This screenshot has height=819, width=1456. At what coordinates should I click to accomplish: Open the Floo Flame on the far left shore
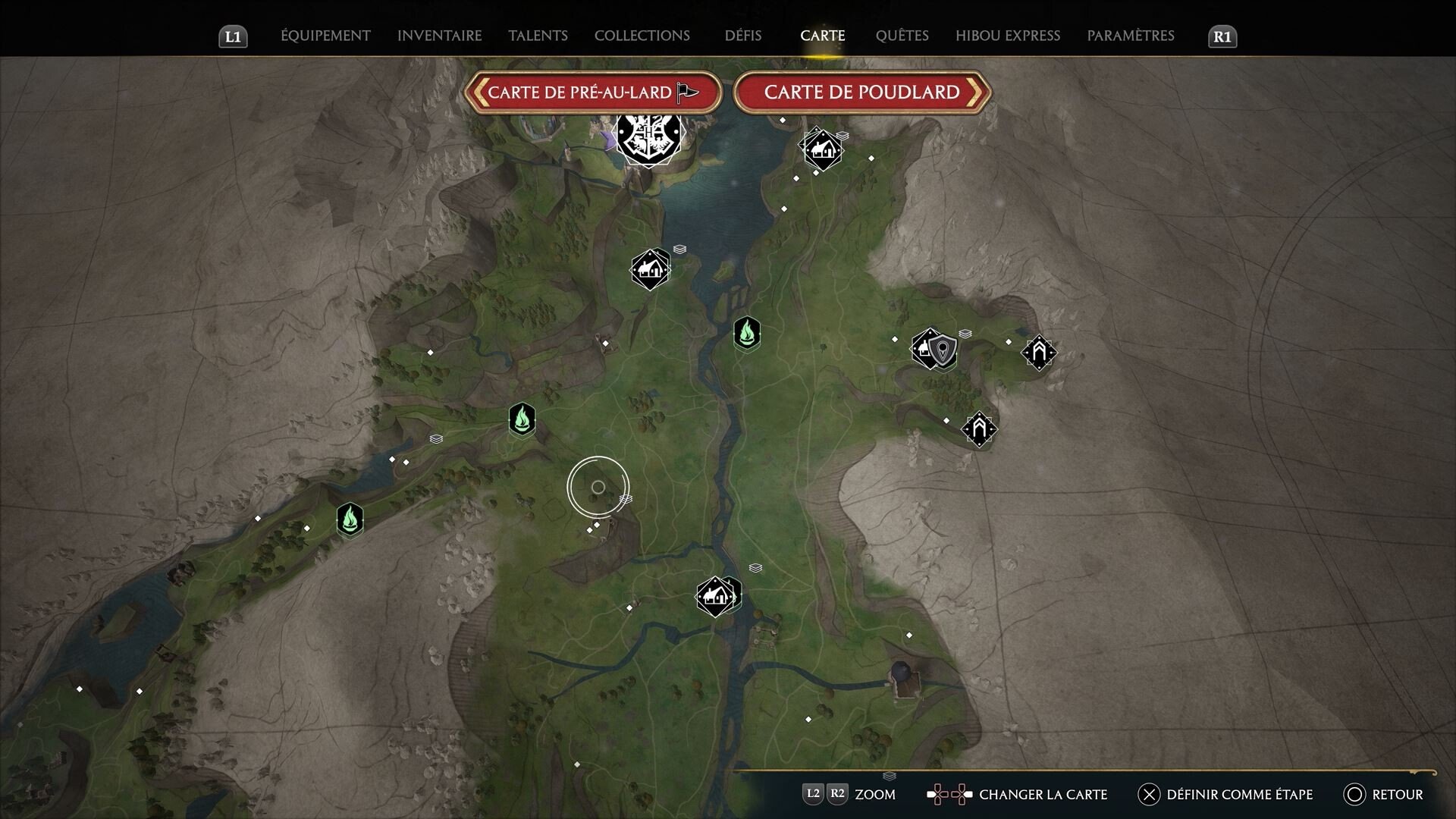350,519
